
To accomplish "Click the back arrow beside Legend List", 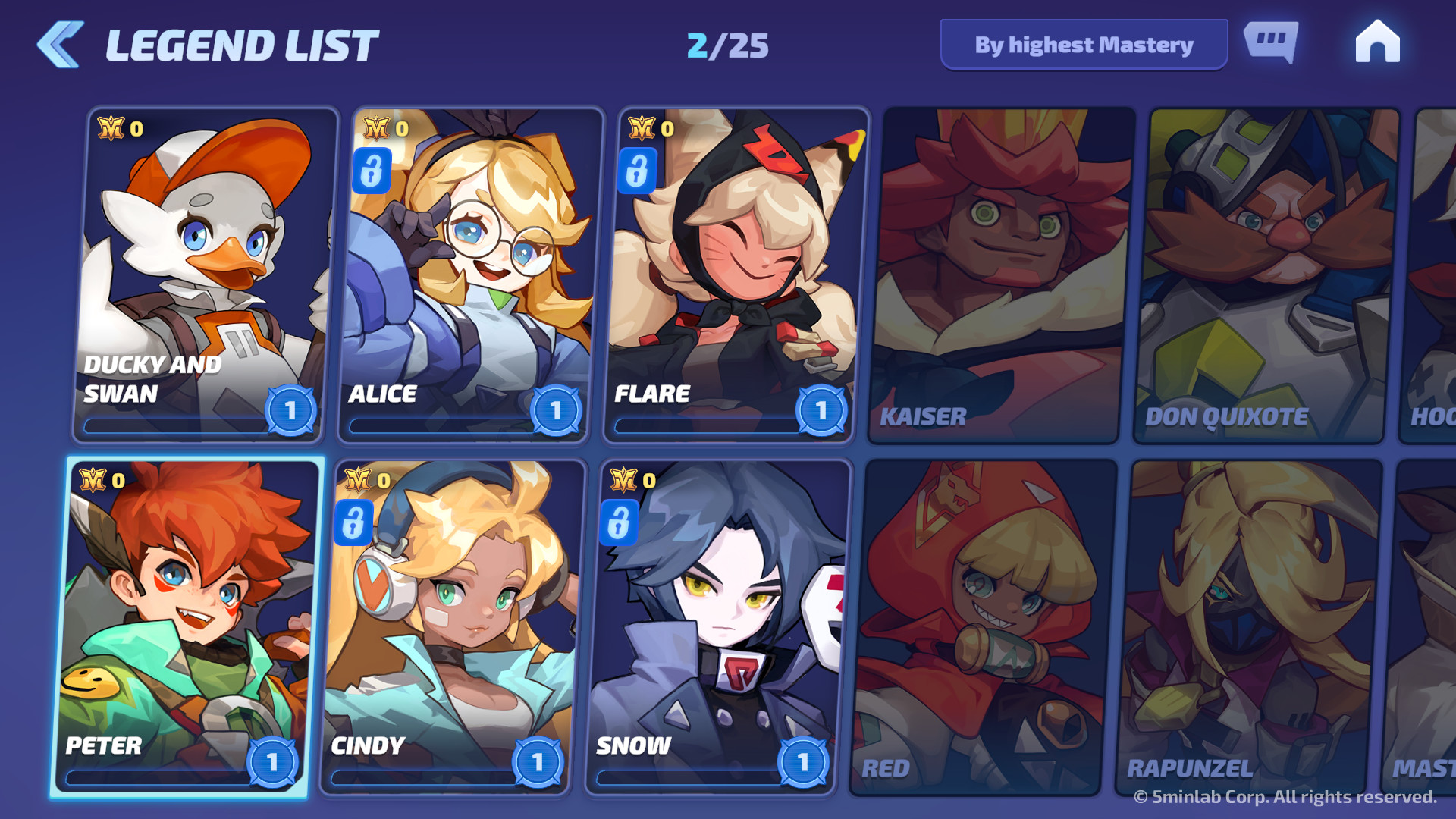I will click(x=59, y=44).
